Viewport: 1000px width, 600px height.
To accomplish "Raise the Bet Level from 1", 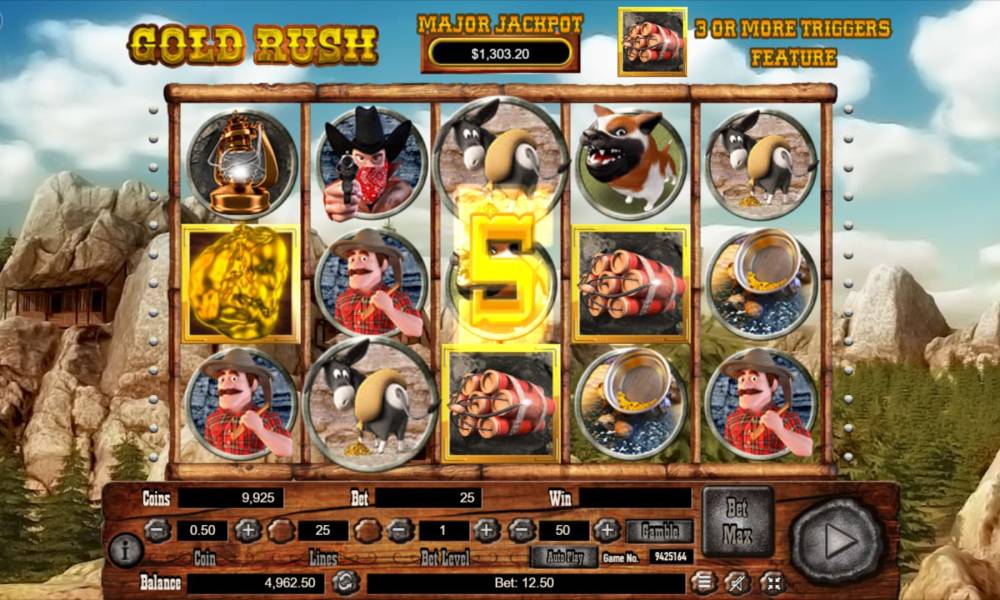I will 487,531.
